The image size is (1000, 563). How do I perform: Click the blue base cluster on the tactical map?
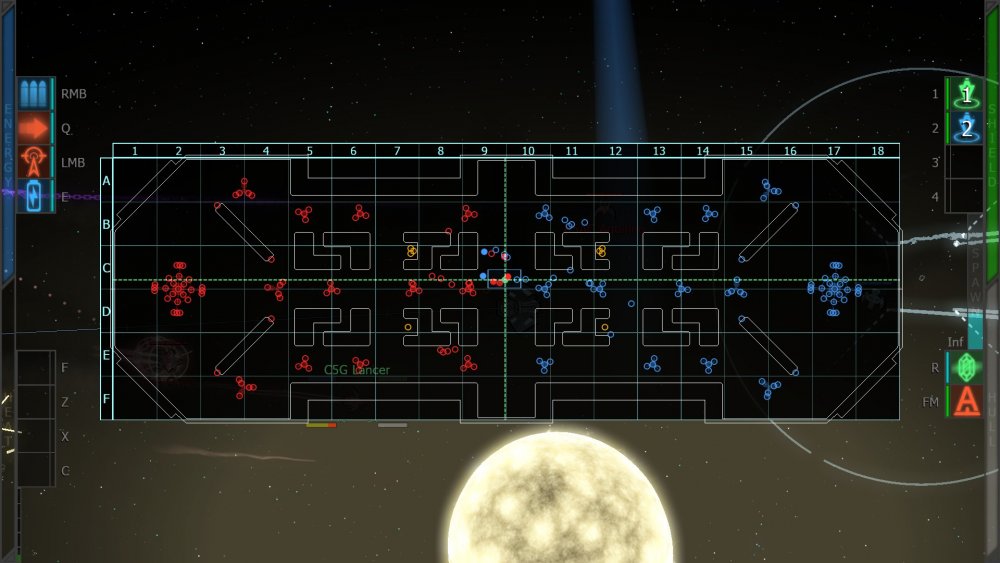pyautogui.click(x=834, y=289)
